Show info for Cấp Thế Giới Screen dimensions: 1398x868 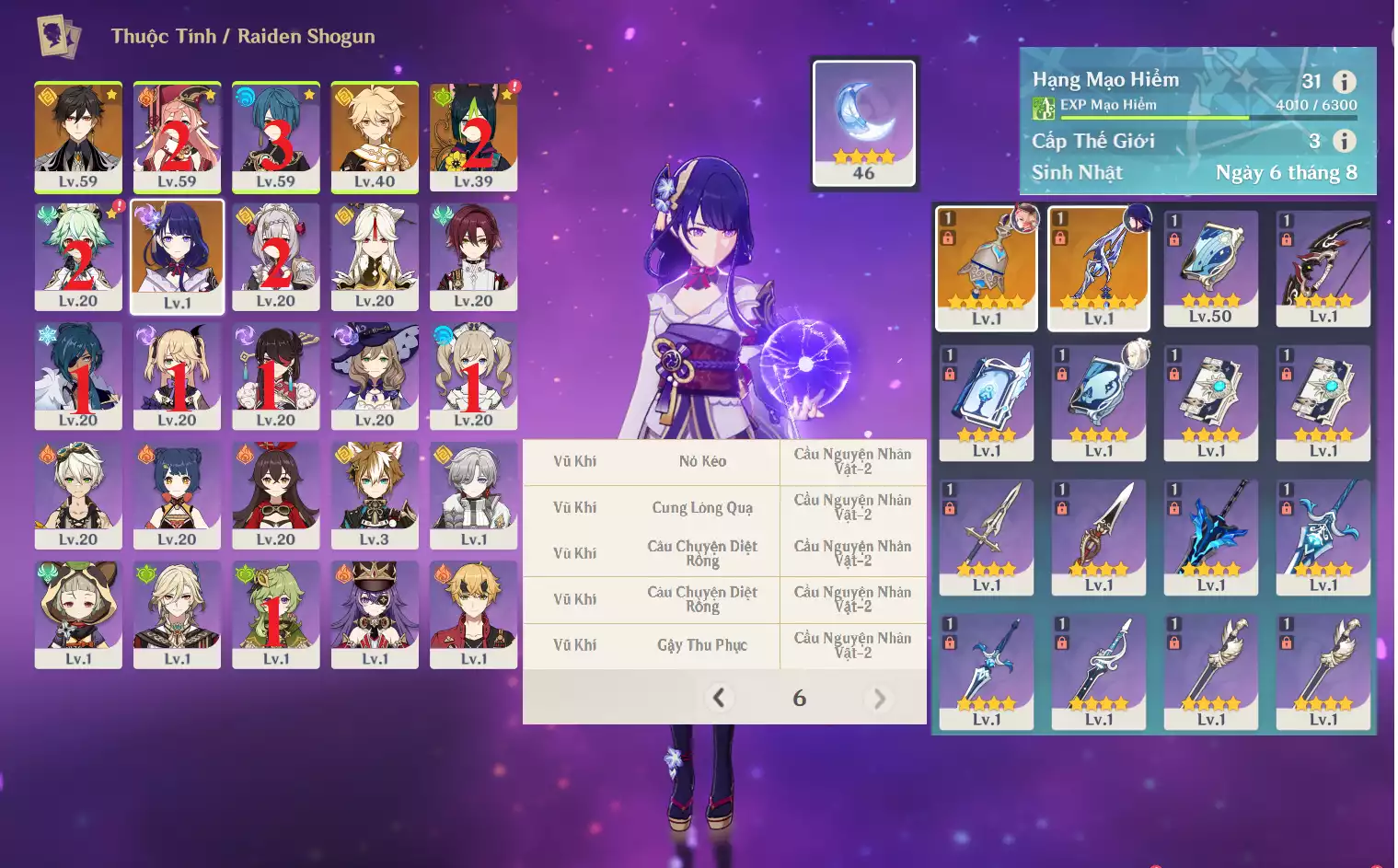pyautogui.click(x=1345, y=141)
